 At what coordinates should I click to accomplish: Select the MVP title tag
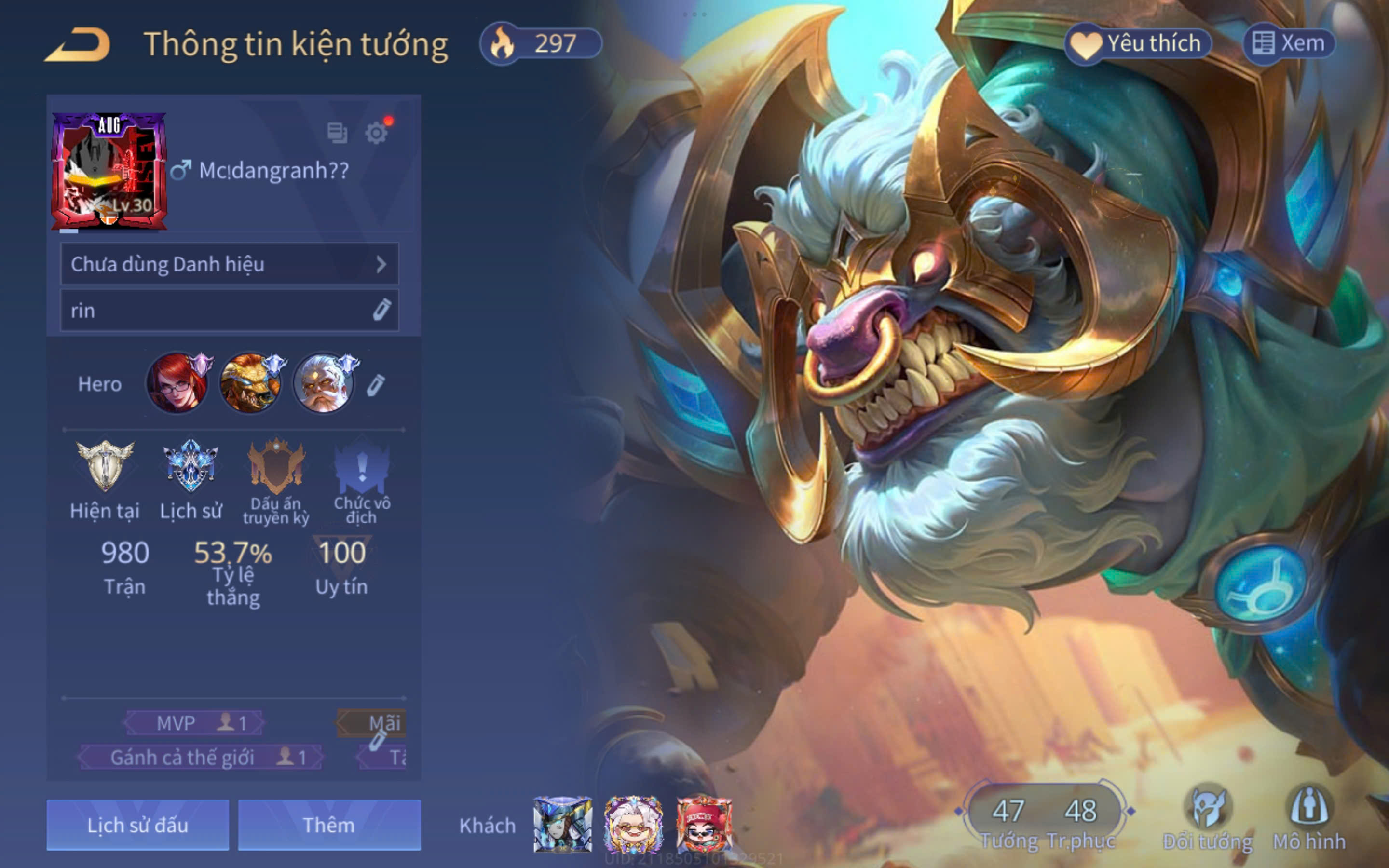pos(194,723)
